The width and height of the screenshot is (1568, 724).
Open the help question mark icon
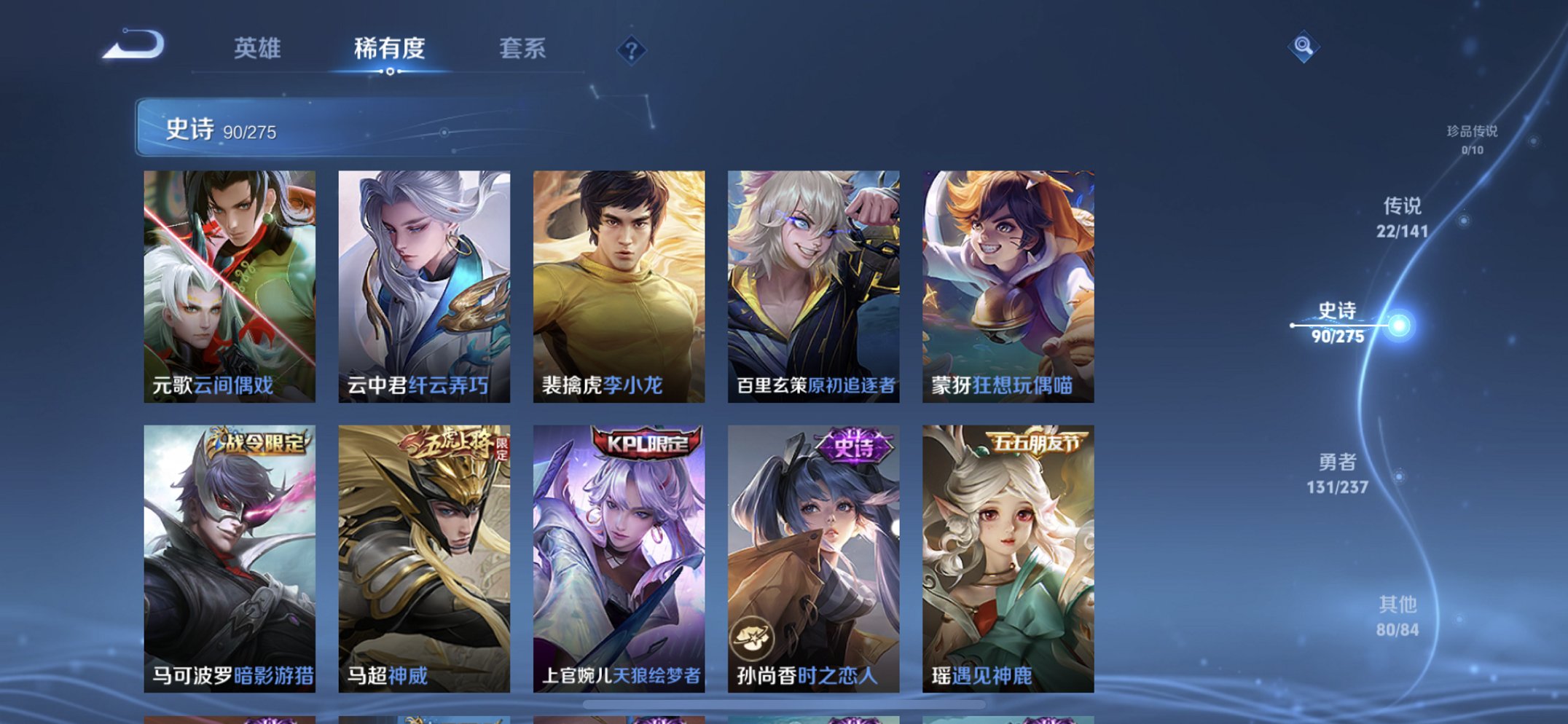point(631,50)
